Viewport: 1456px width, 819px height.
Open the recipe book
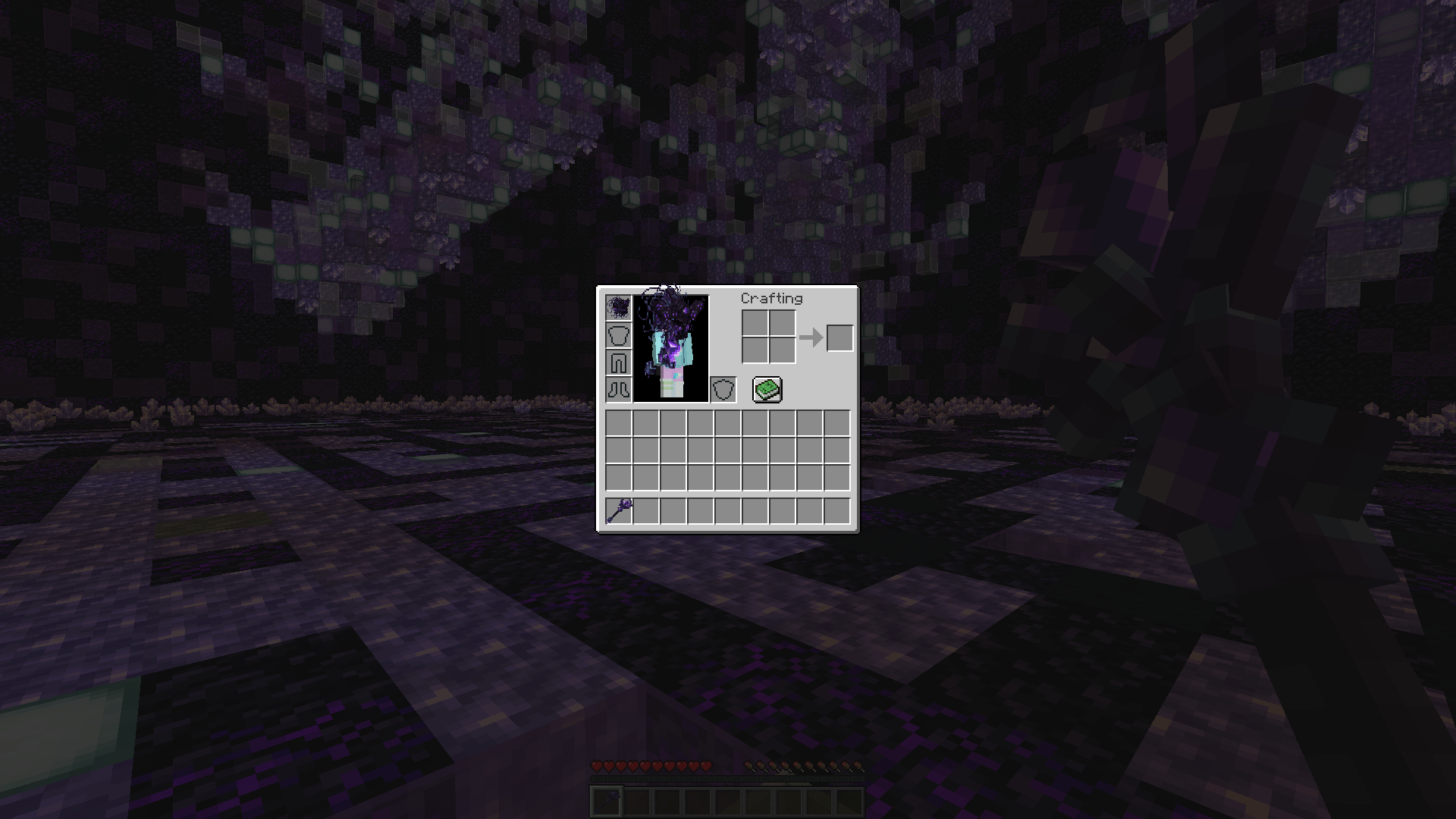[765, 389]
